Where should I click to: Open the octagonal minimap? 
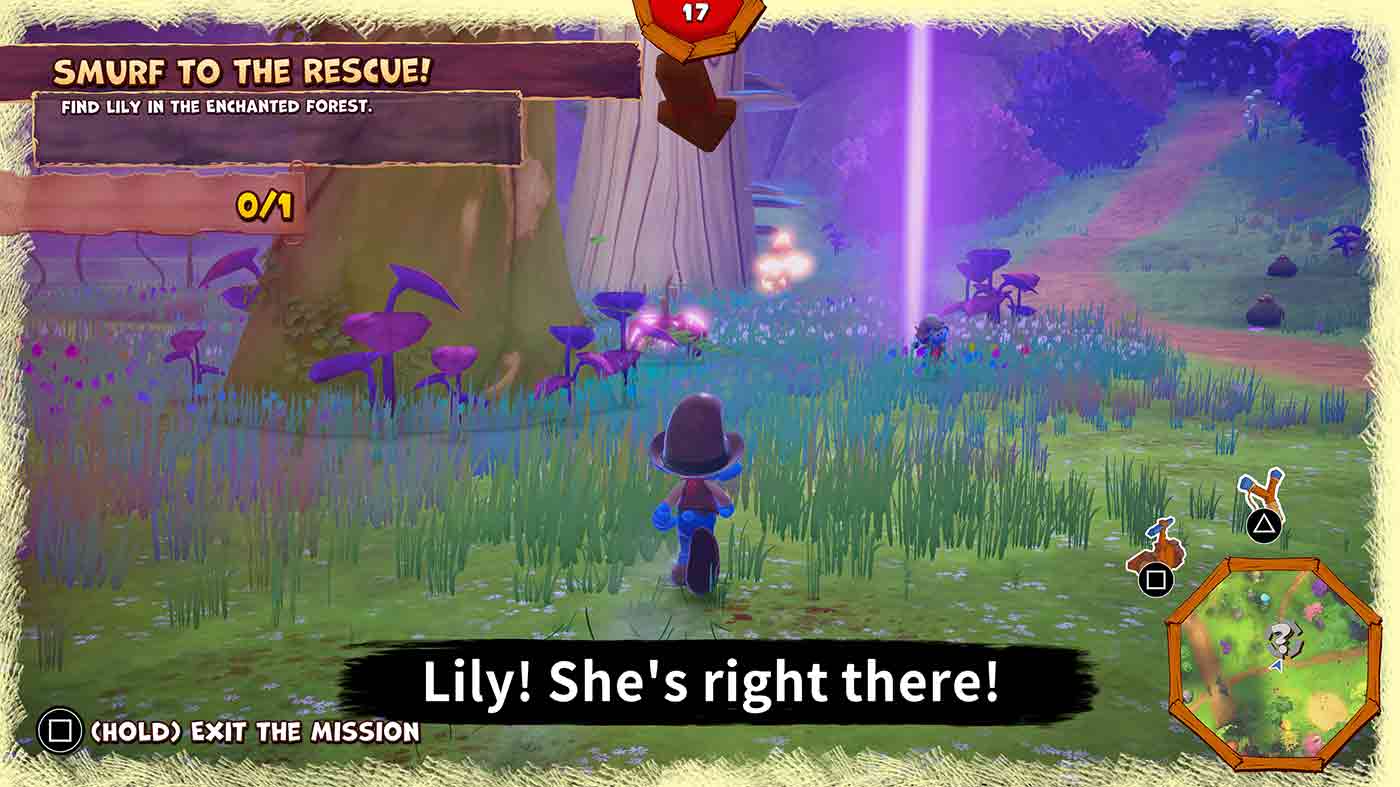click(1268, 664)
